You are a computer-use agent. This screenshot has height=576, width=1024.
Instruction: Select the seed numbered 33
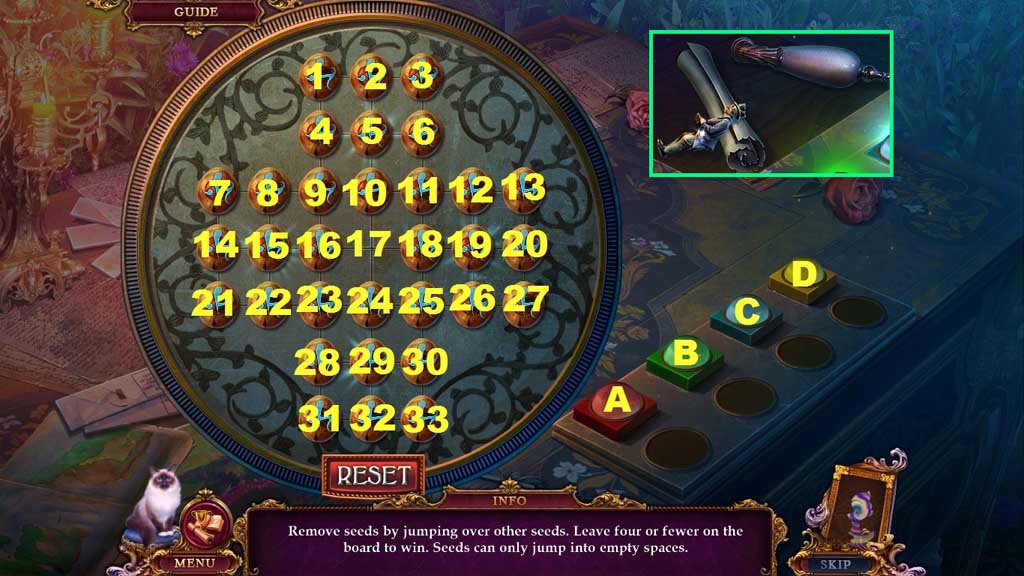coord(423,416)
